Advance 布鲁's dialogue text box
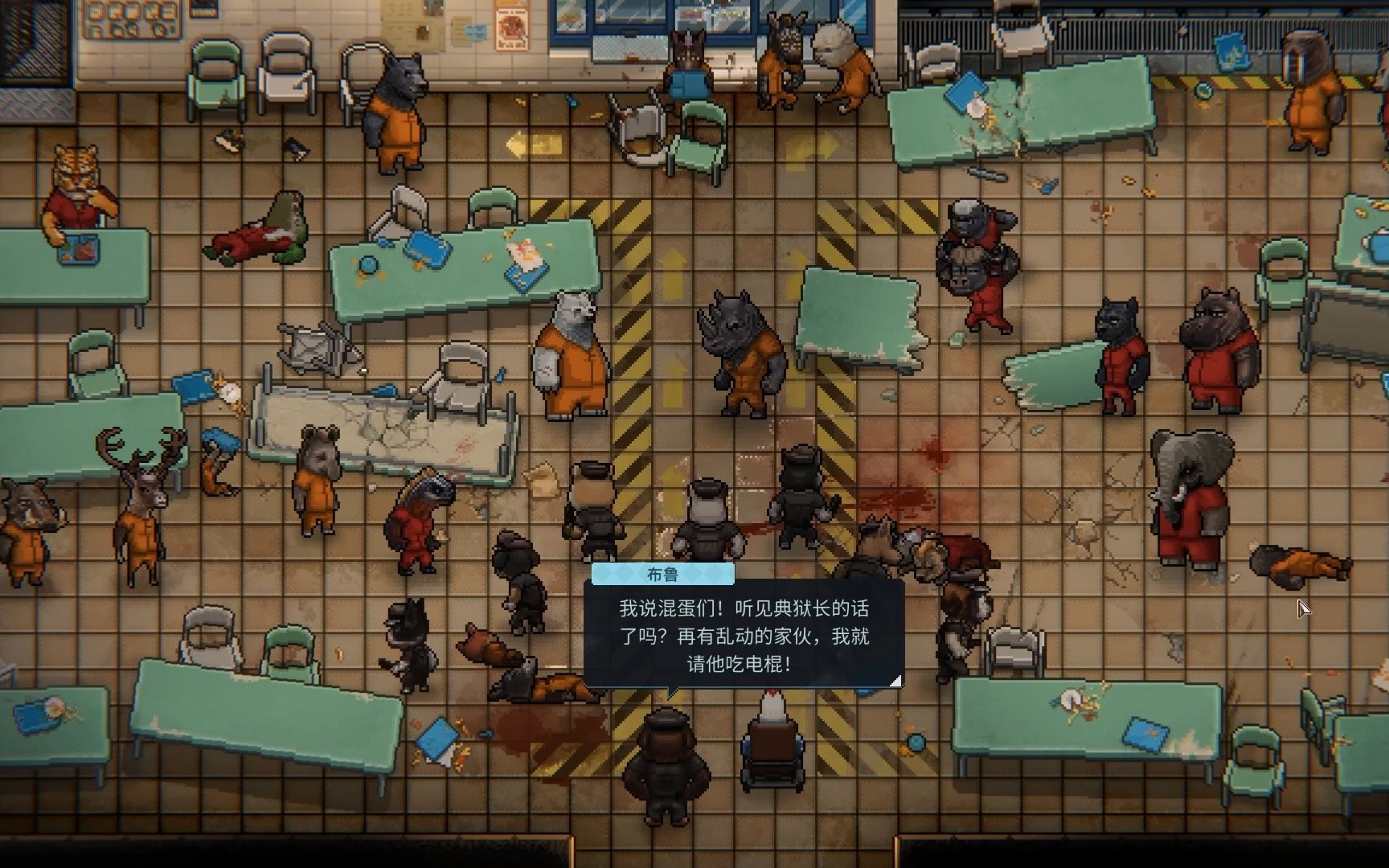 pyautogui.click(x=744, y=636)
